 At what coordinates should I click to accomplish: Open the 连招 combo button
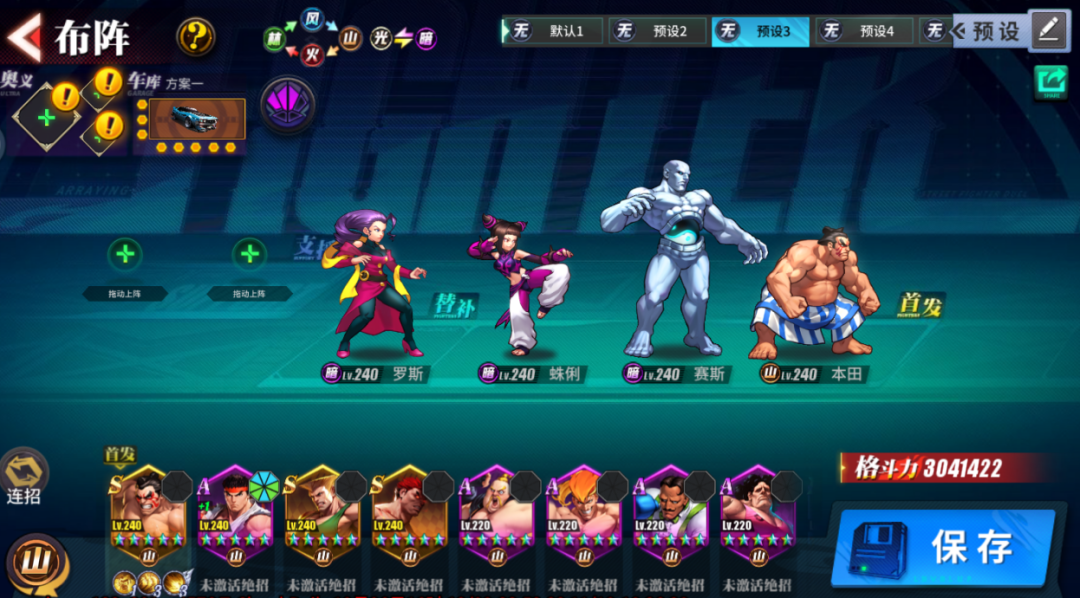click(23, 476)
